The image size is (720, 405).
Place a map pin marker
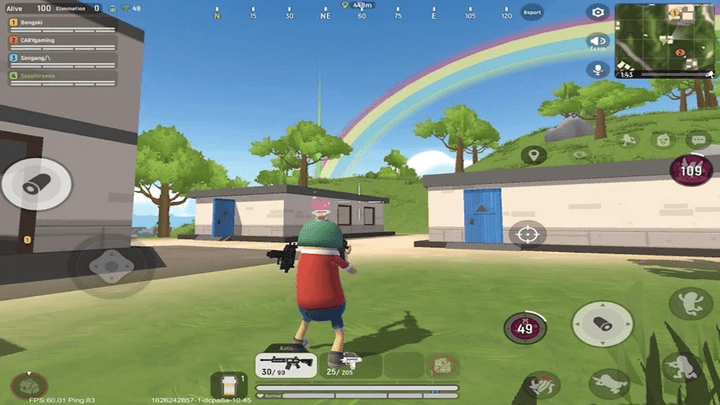(x=533, y=155)
